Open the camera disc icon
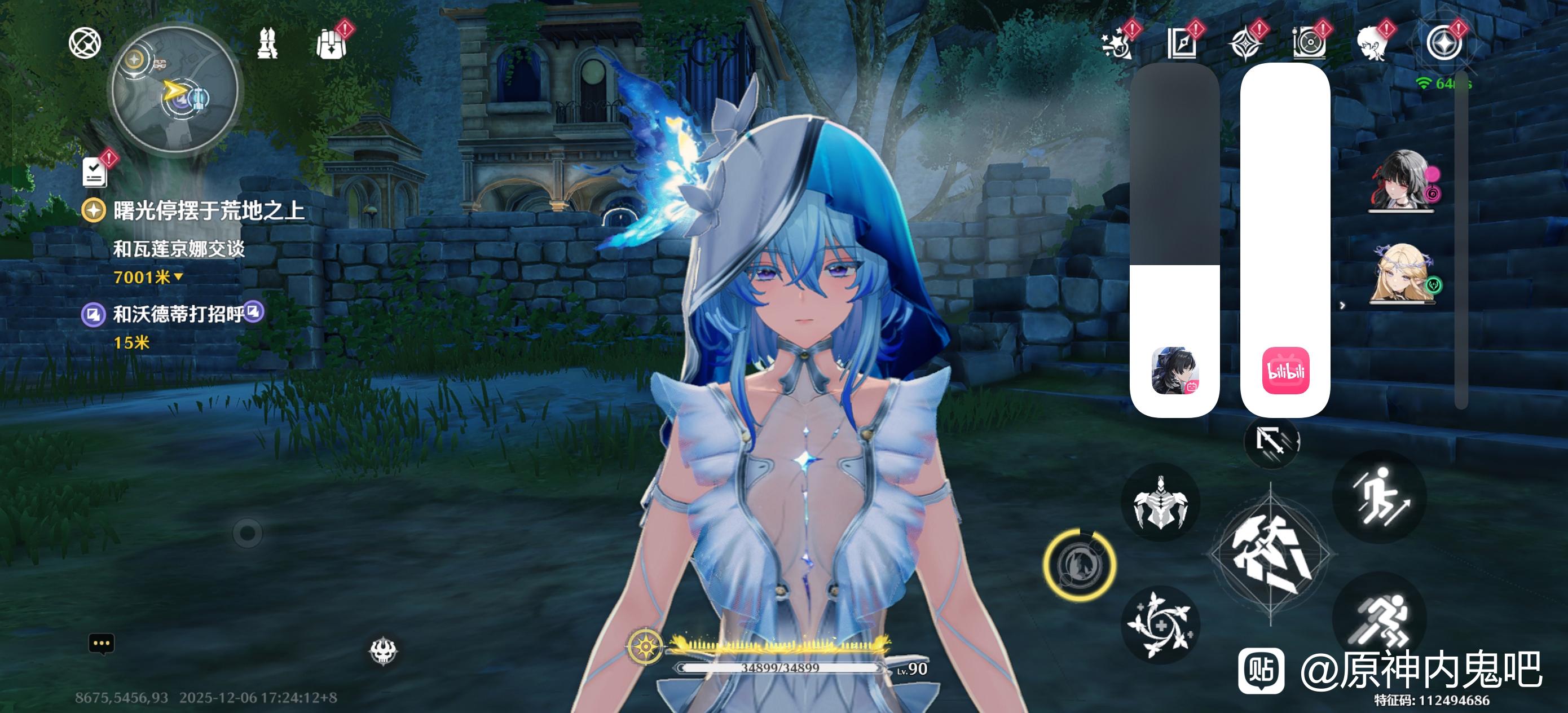The height and width of the screenshot is (713, 1568). (x=1309, y=44)
